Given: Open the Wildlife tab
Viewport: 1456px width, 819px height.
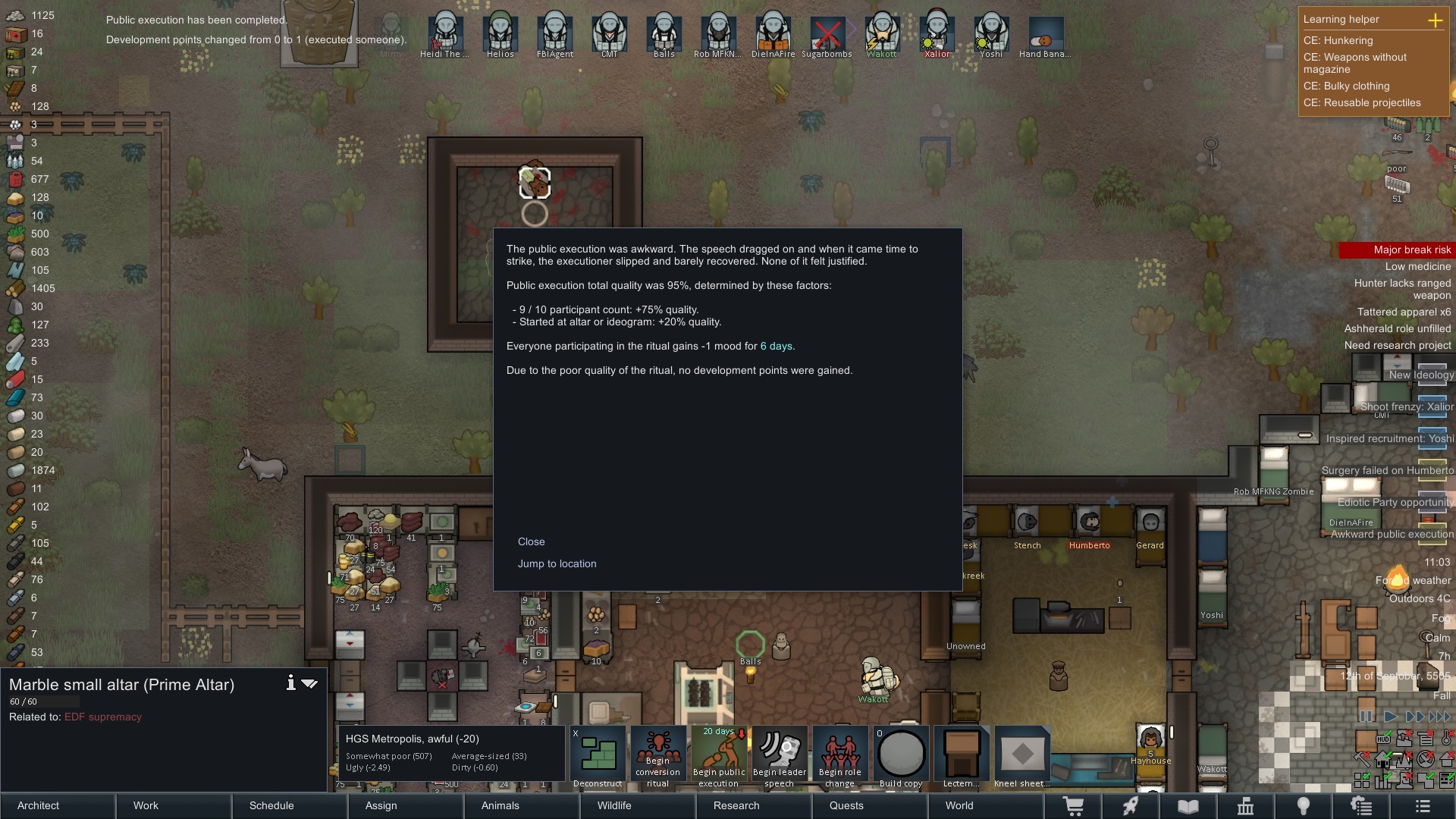Looking at the screenshot, I should [614, 805].
